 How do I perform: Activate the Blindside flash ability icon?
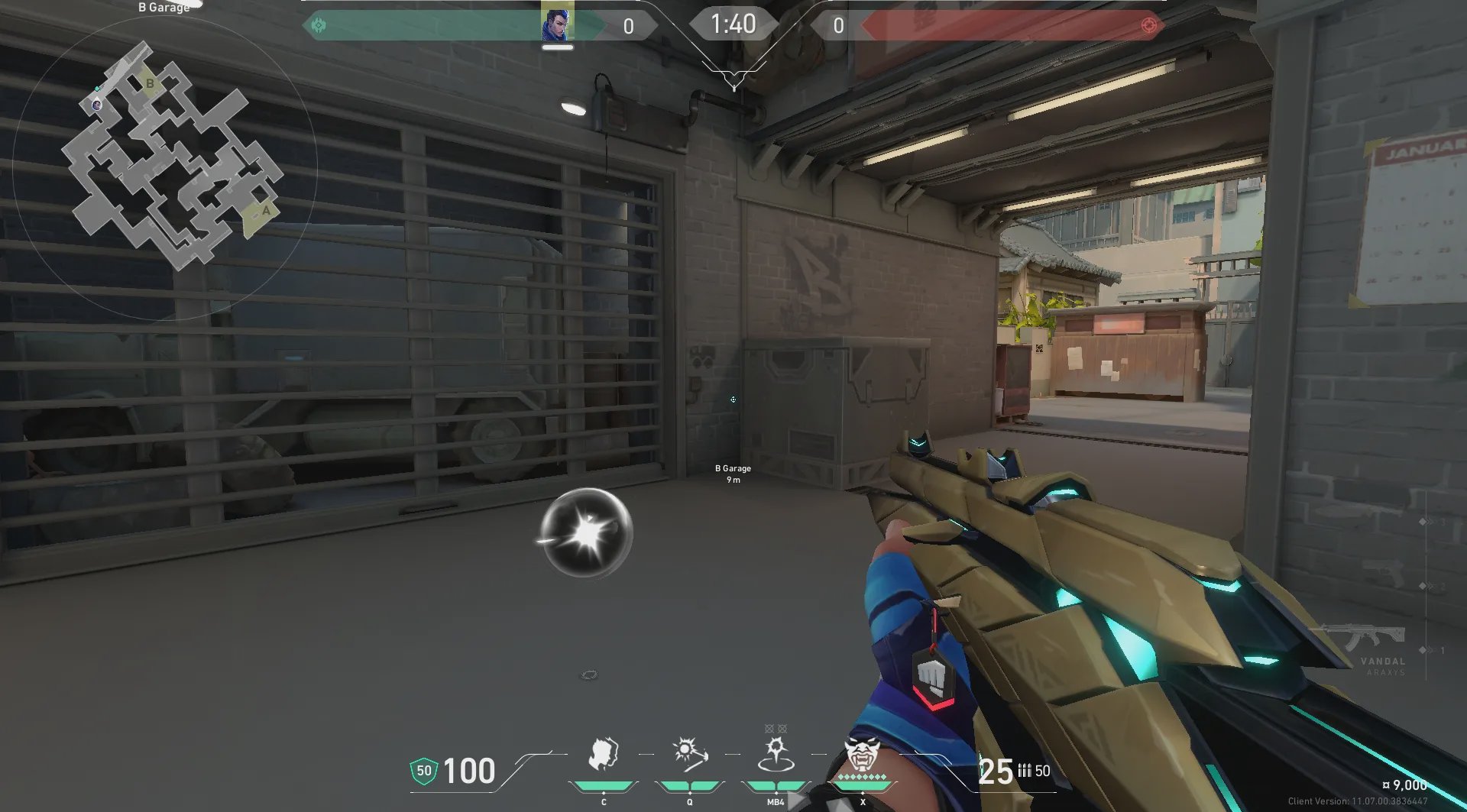689,754
